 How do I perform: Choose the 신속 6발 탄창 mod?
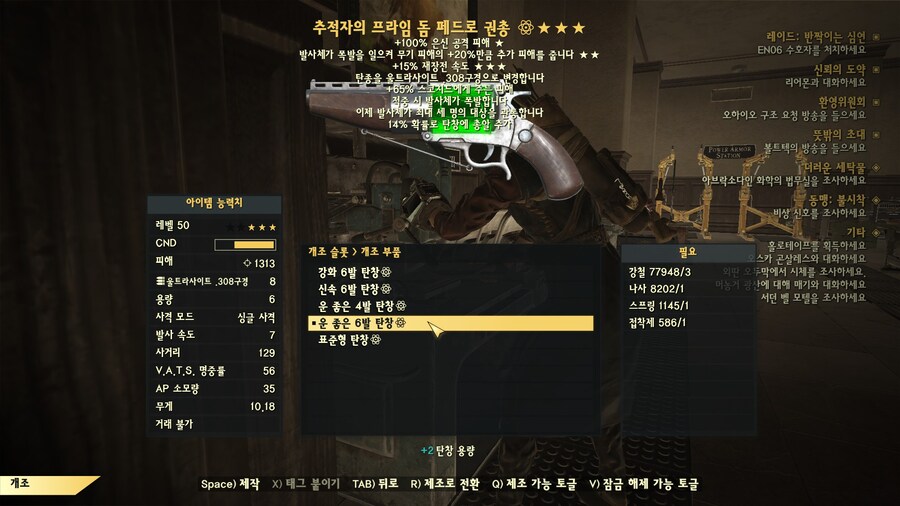(355, 289)
